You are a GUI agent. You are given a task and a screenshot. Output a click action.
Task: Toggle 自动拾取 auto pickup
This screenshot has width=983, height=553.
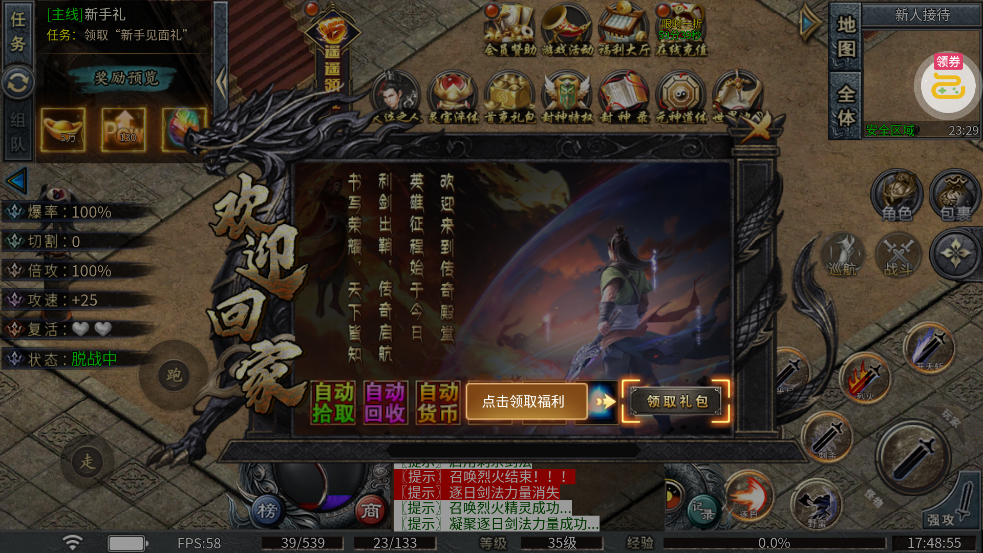(x=332, y=402)
